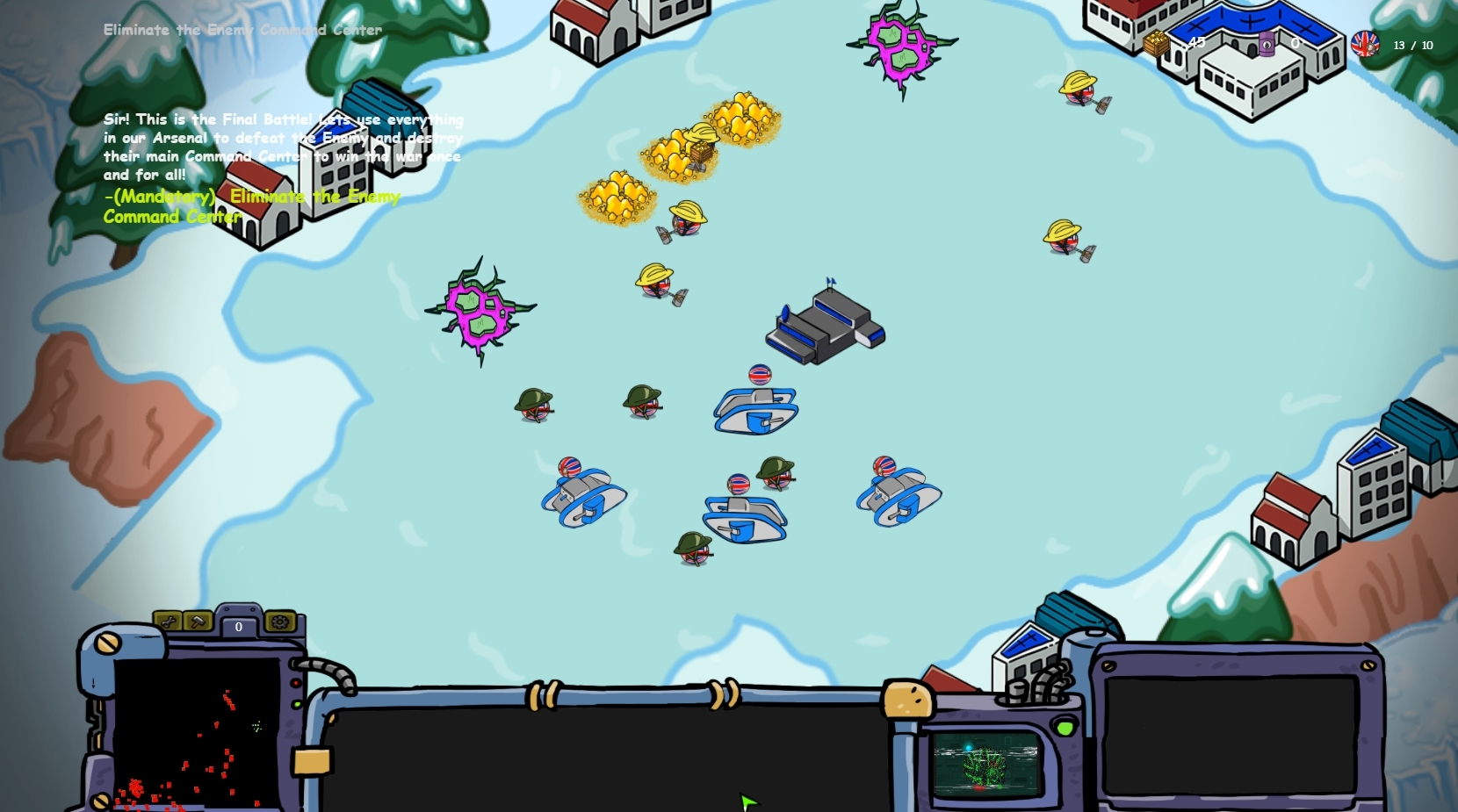Click the 13/10 population counter
Viewport: 1458px width, 812px height.
click(x=1410, y=45)
